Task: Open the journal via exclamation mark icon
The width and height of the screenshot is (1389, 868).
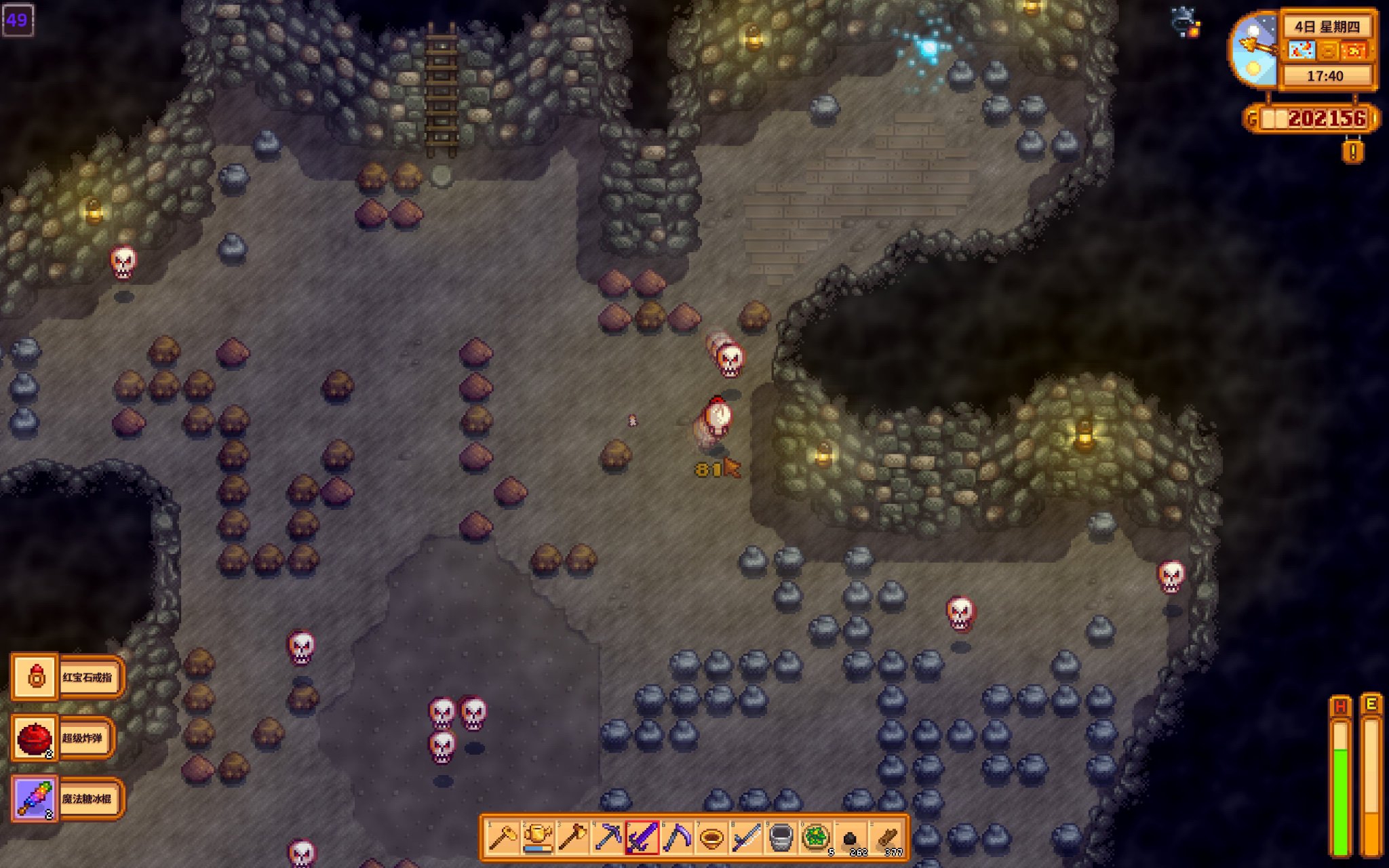Action: (x=1352, y=151)
